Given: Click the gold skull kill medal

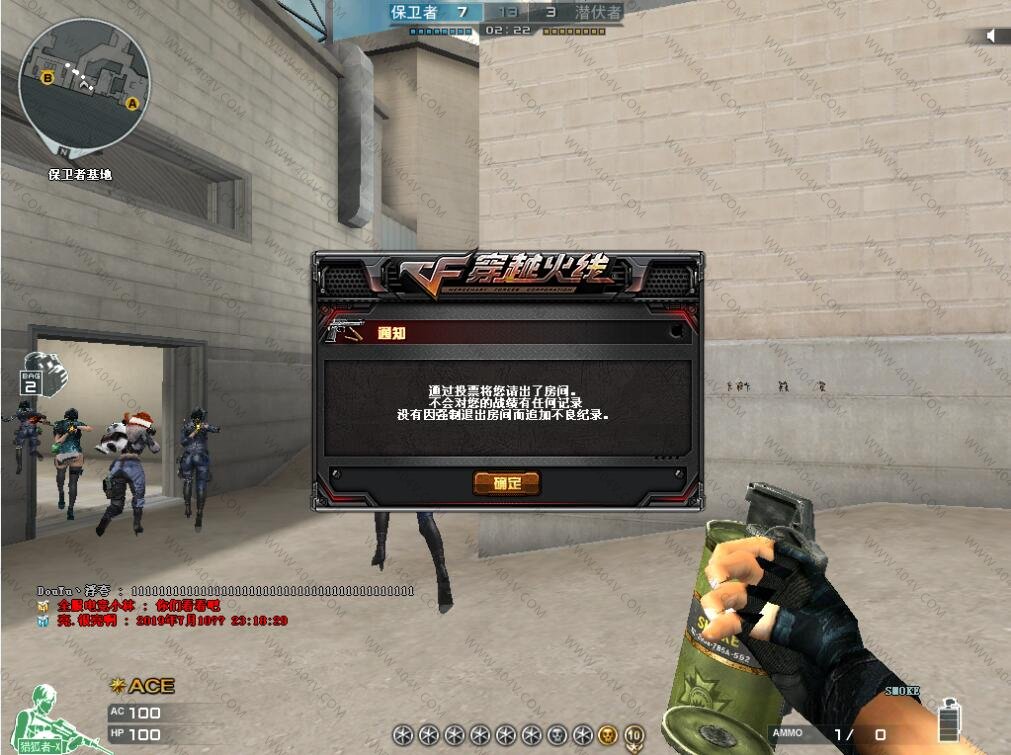Looking at the screenshot, I should 608,735.
